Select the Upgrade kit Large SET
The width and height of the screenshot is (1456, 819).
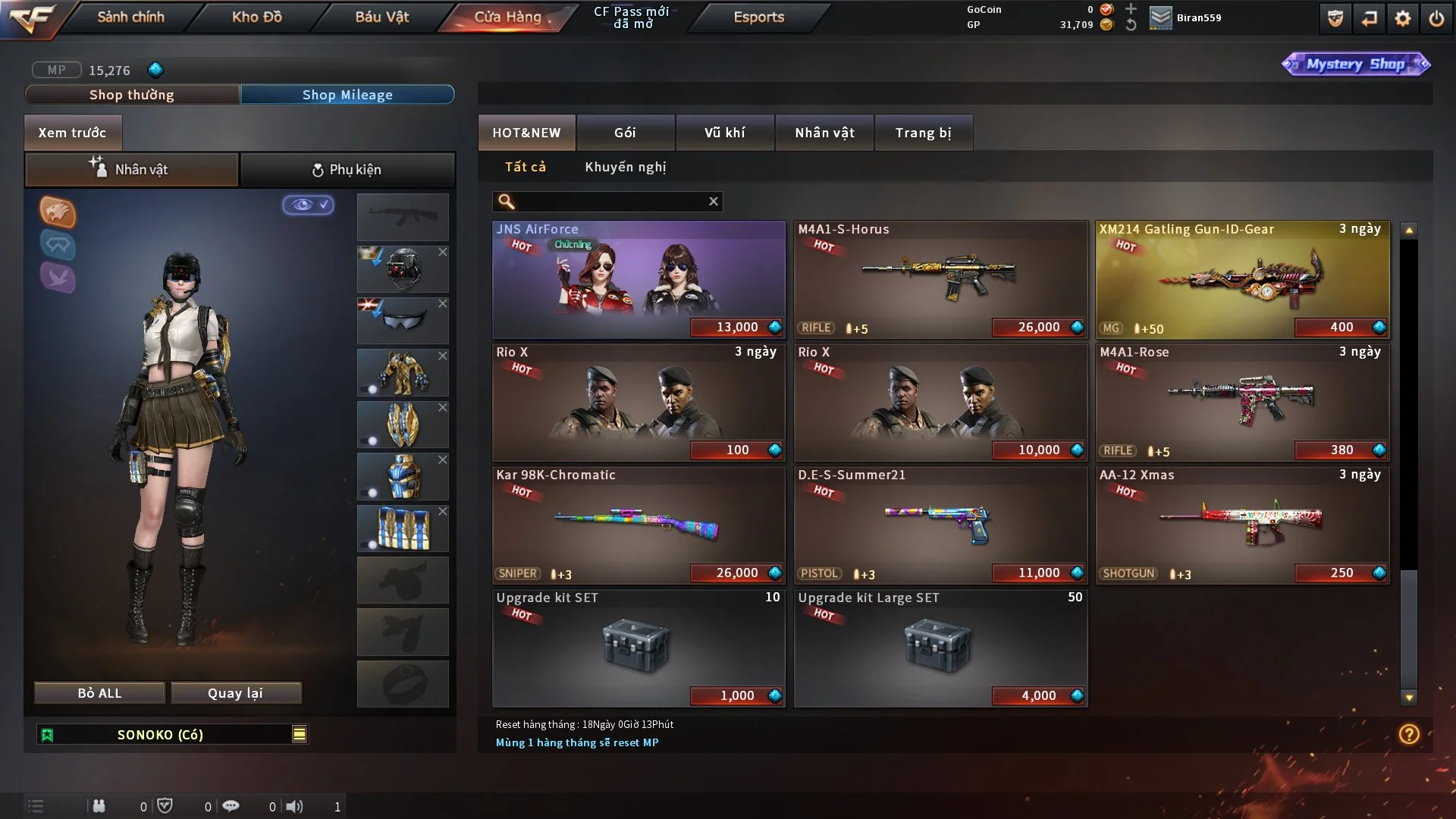(940, 648)
